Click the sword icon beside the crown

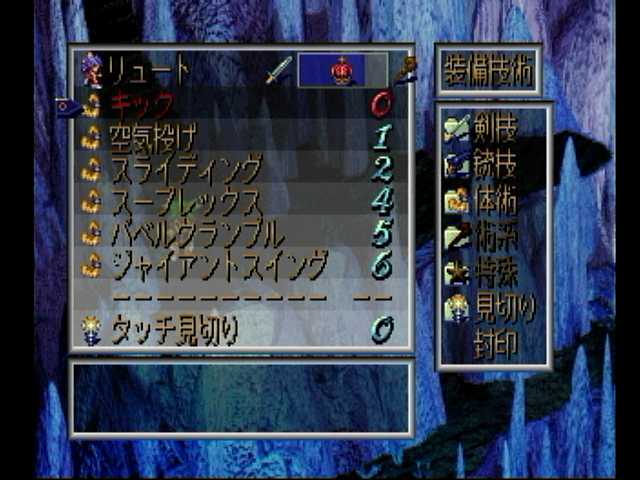pos(280,70)
